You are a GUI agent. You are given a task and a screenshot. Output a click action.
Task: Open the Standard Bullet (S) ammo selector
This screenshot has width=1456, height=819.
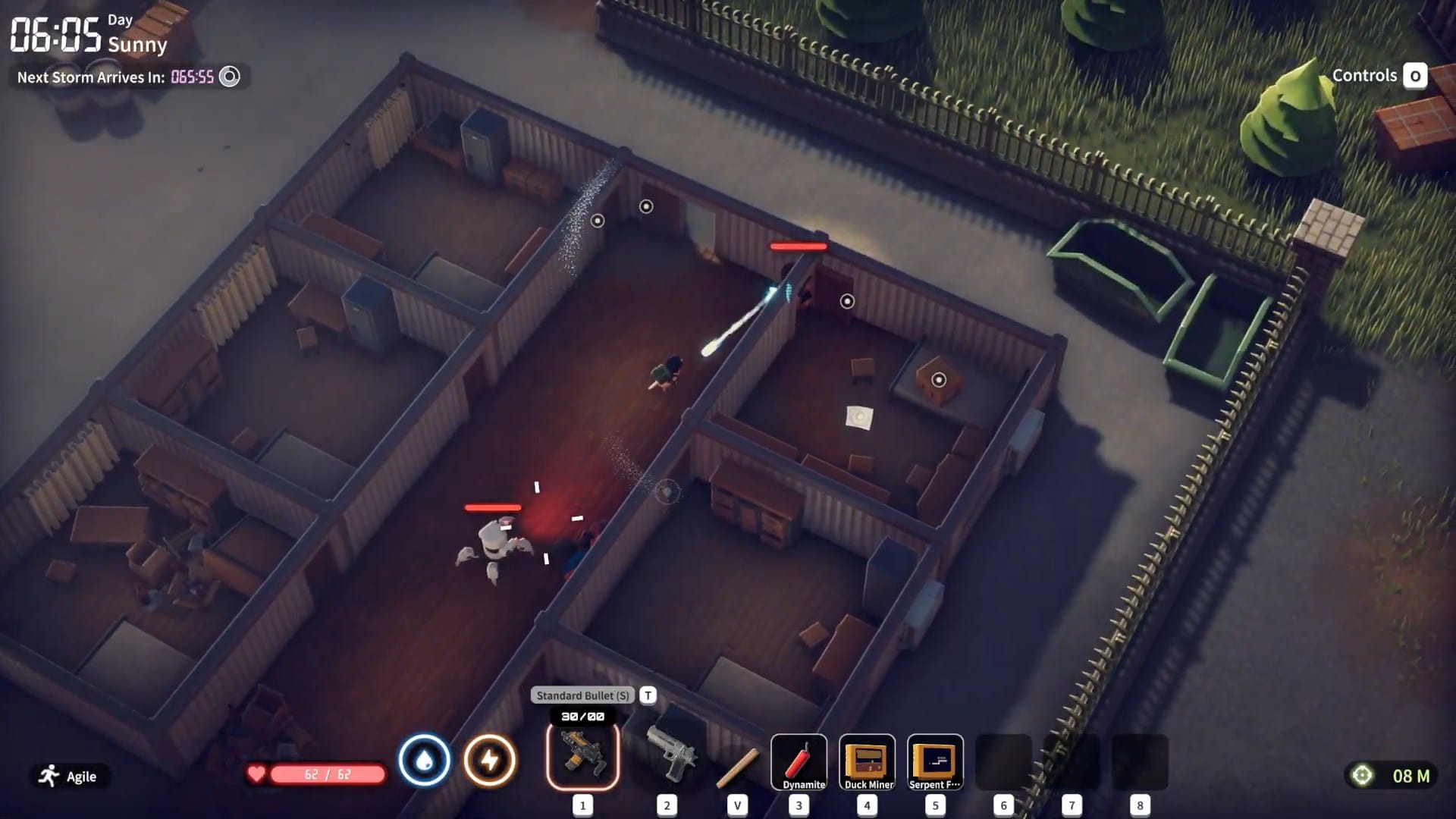tap(584, 695)
